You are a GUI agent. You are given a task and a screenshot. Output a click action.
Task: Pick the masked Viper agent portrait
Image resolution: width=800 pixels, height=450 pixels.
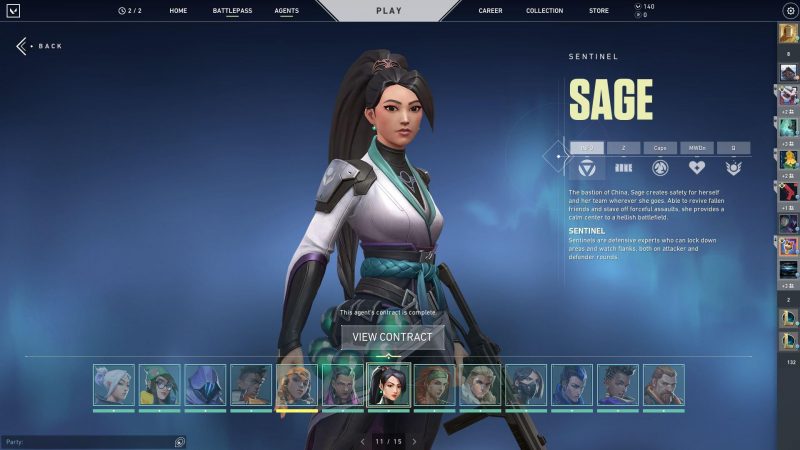[527, 385]
